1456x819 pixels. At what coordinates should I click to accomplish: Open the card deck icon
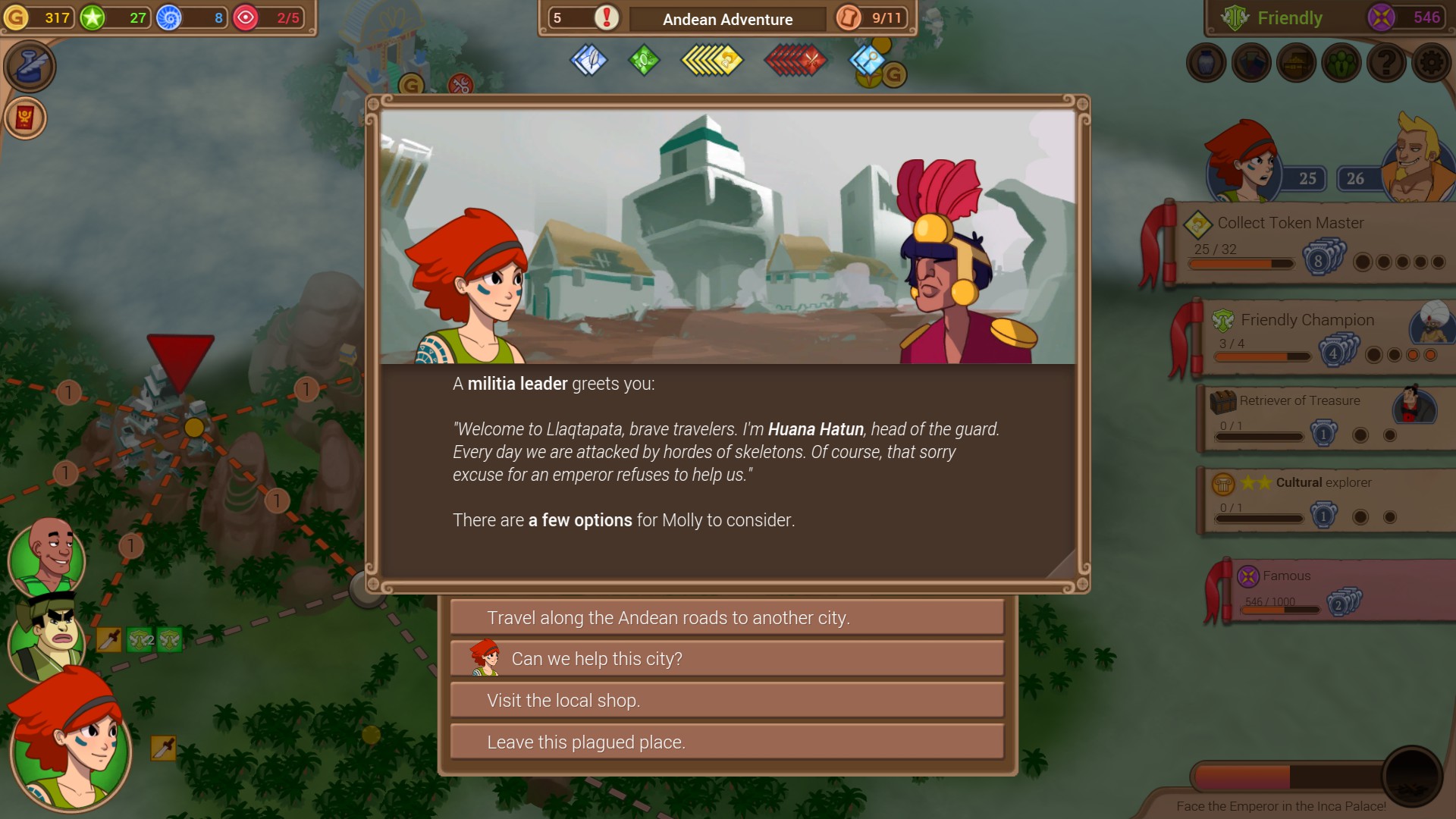1251,63
